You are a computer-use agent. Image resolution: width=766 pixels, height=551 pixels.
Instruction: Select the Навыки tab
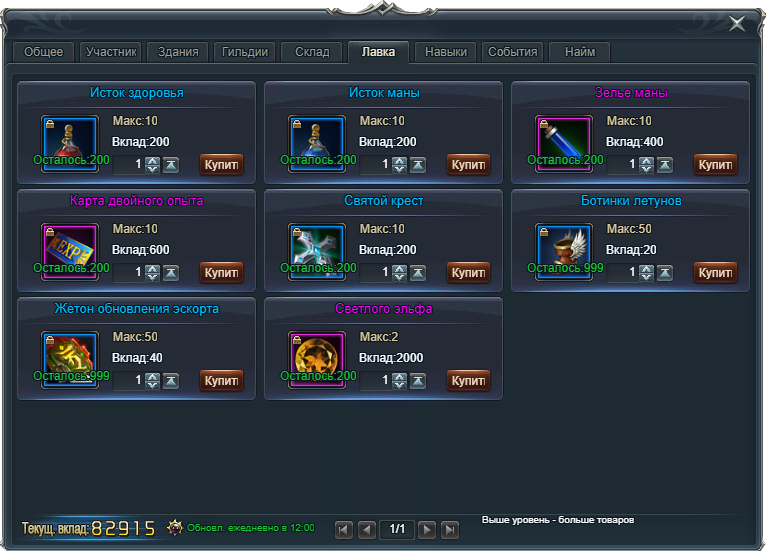[x=445, y=52]
